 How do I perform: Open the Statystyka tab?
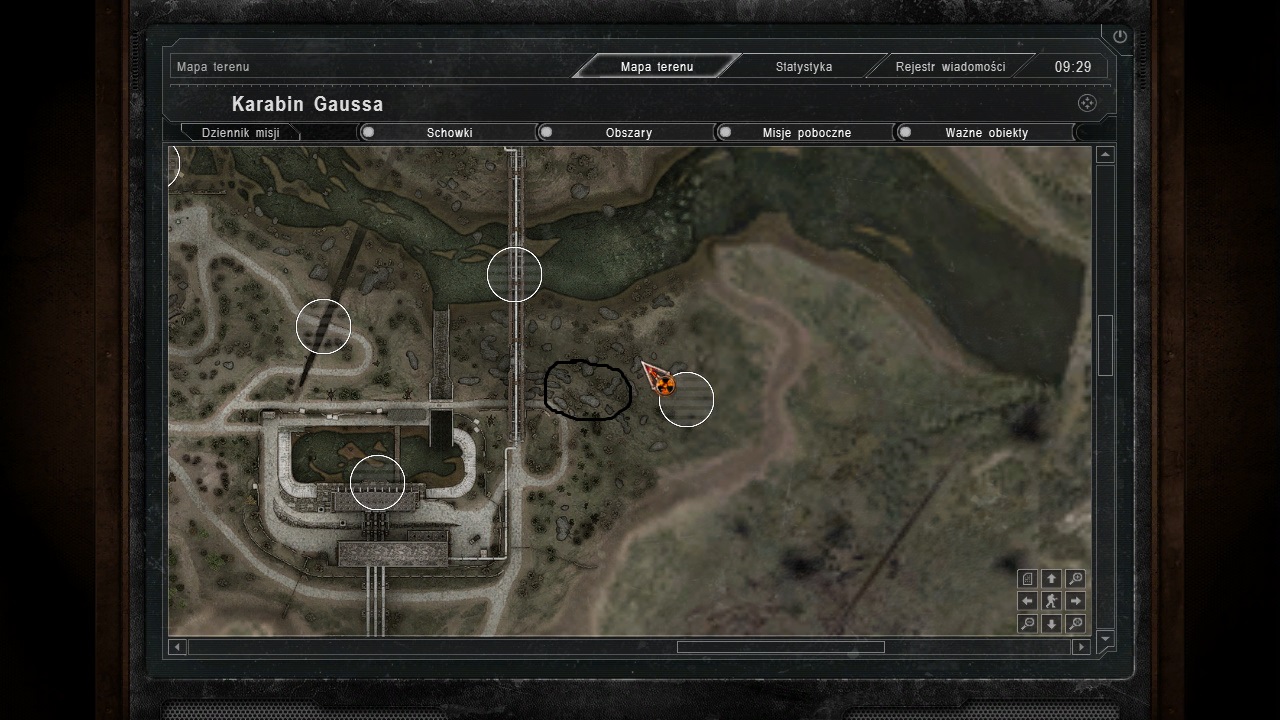click(803, 67)
